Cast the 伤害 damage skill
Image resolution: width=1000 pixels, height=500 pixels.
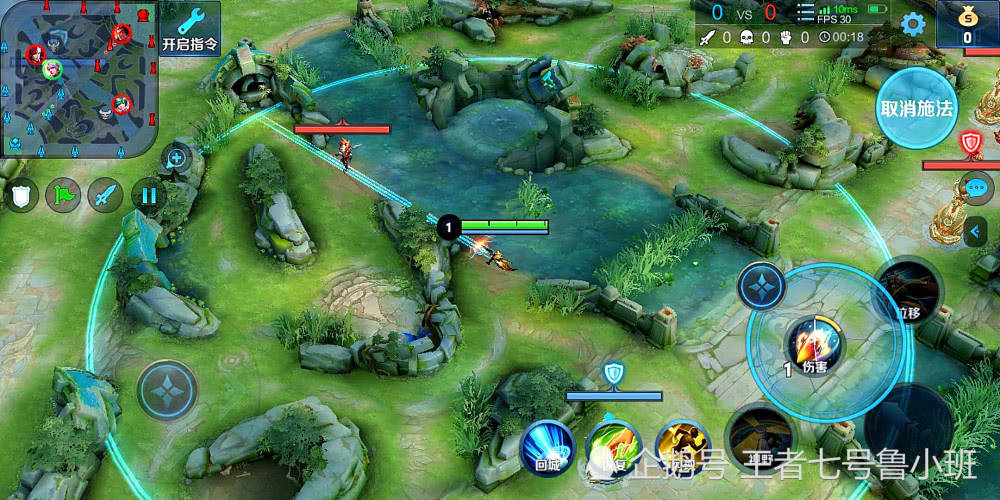(x=814, y=346)
